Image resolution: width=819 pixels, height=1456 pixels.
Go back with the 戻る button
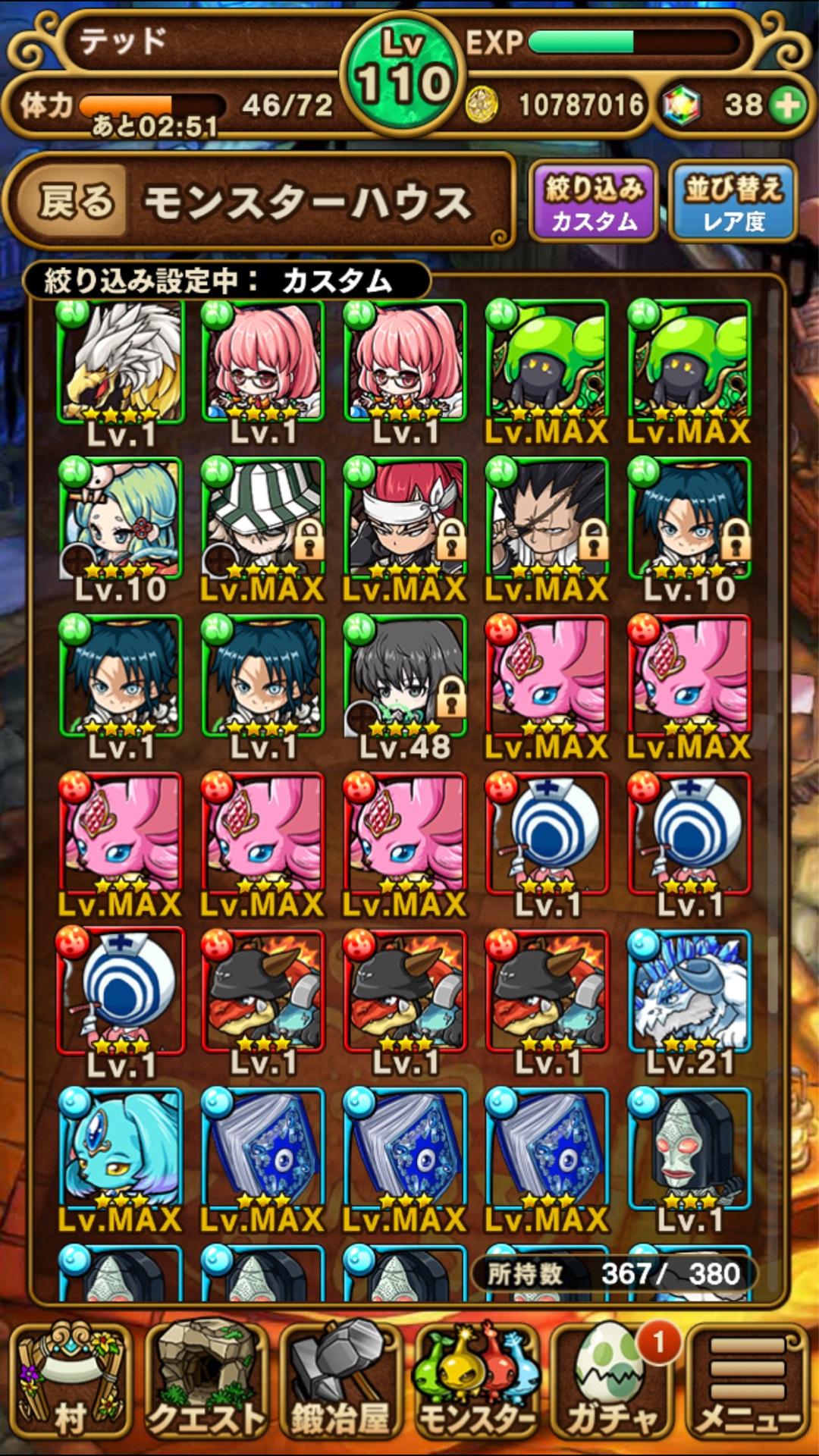76,202
